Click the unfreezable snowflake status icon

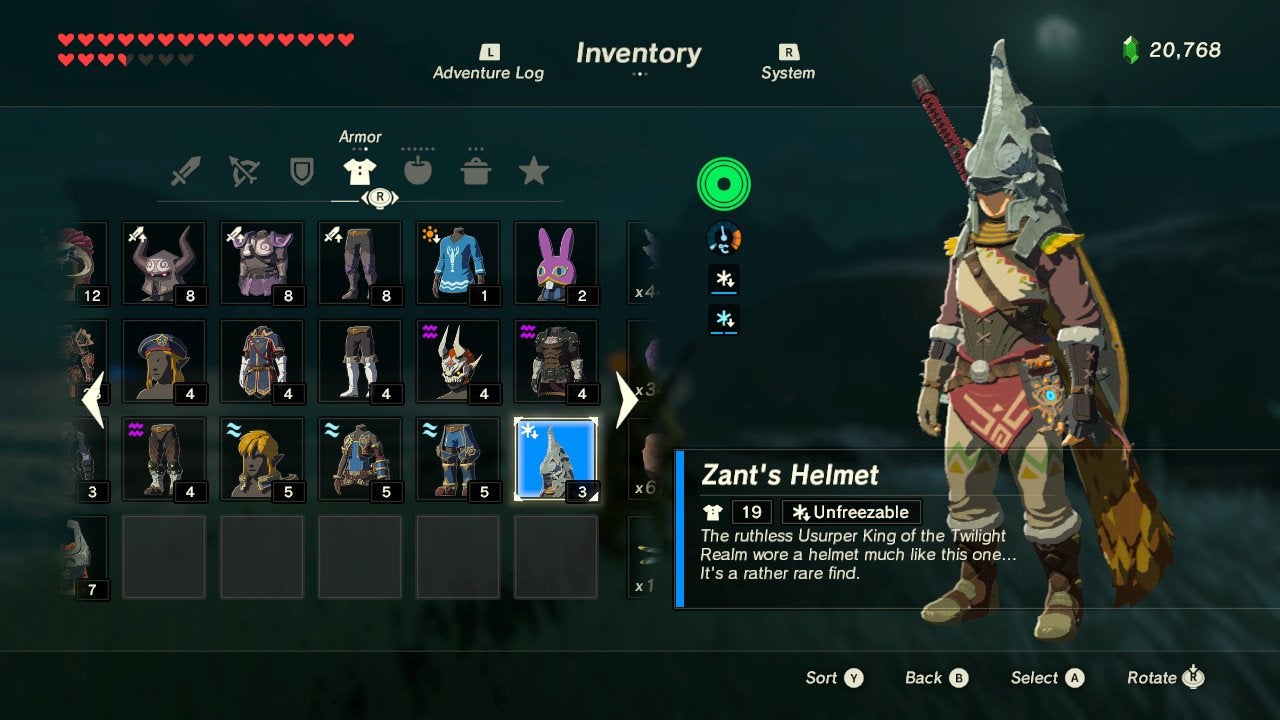point(723,281)
